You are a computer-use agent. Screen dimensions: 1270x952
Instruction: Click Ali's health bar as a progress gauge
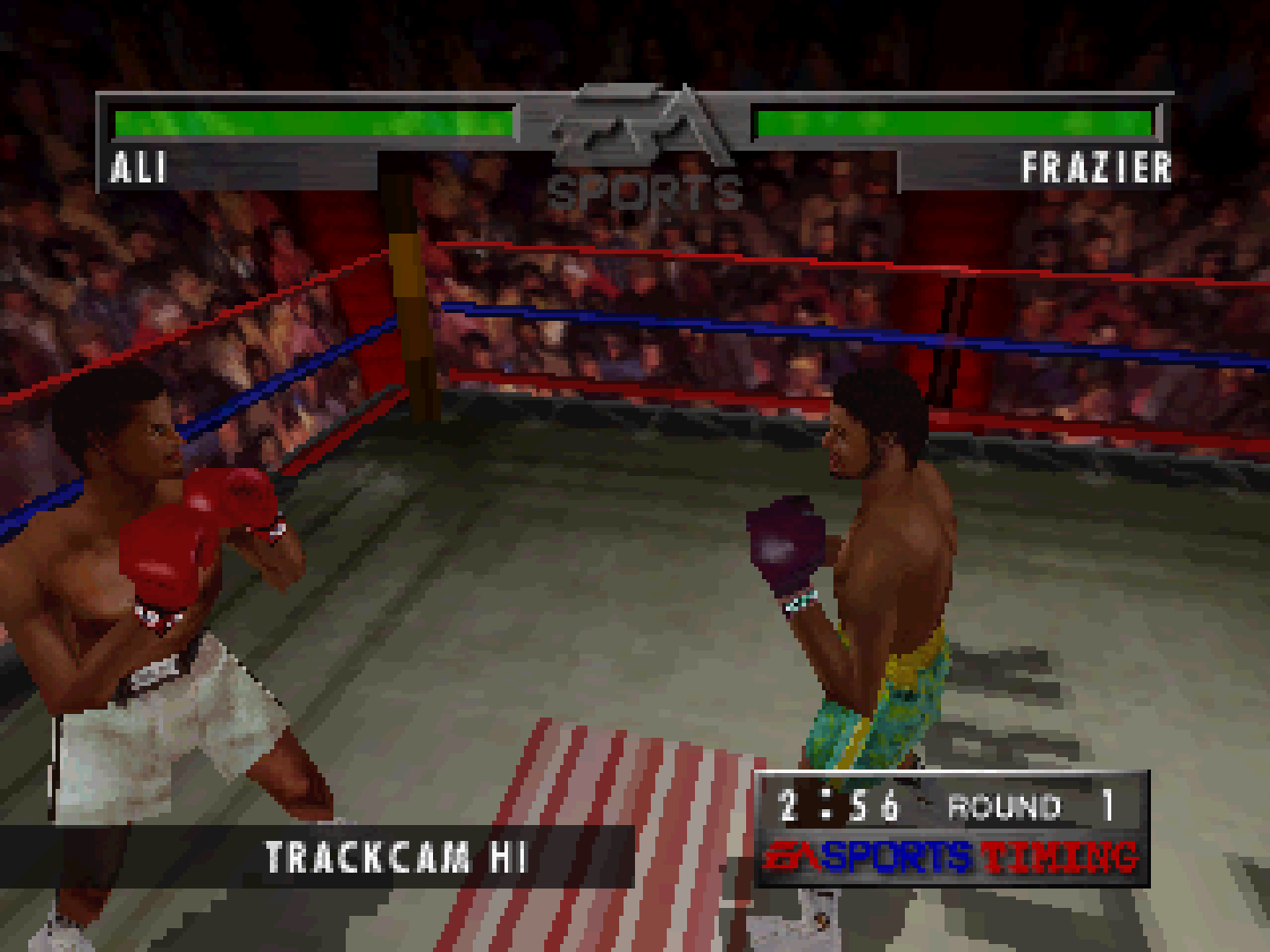pos(313,122)
